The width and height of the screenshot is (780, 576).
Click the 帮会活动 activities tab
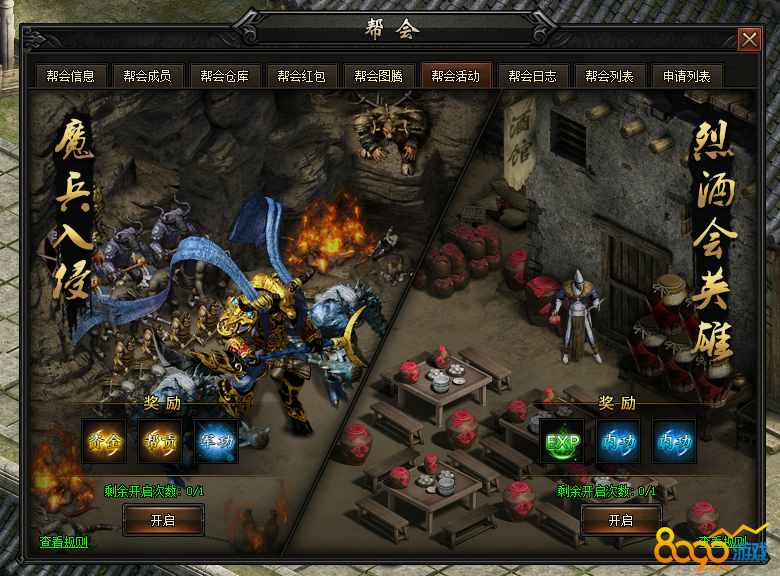(456, 76)
